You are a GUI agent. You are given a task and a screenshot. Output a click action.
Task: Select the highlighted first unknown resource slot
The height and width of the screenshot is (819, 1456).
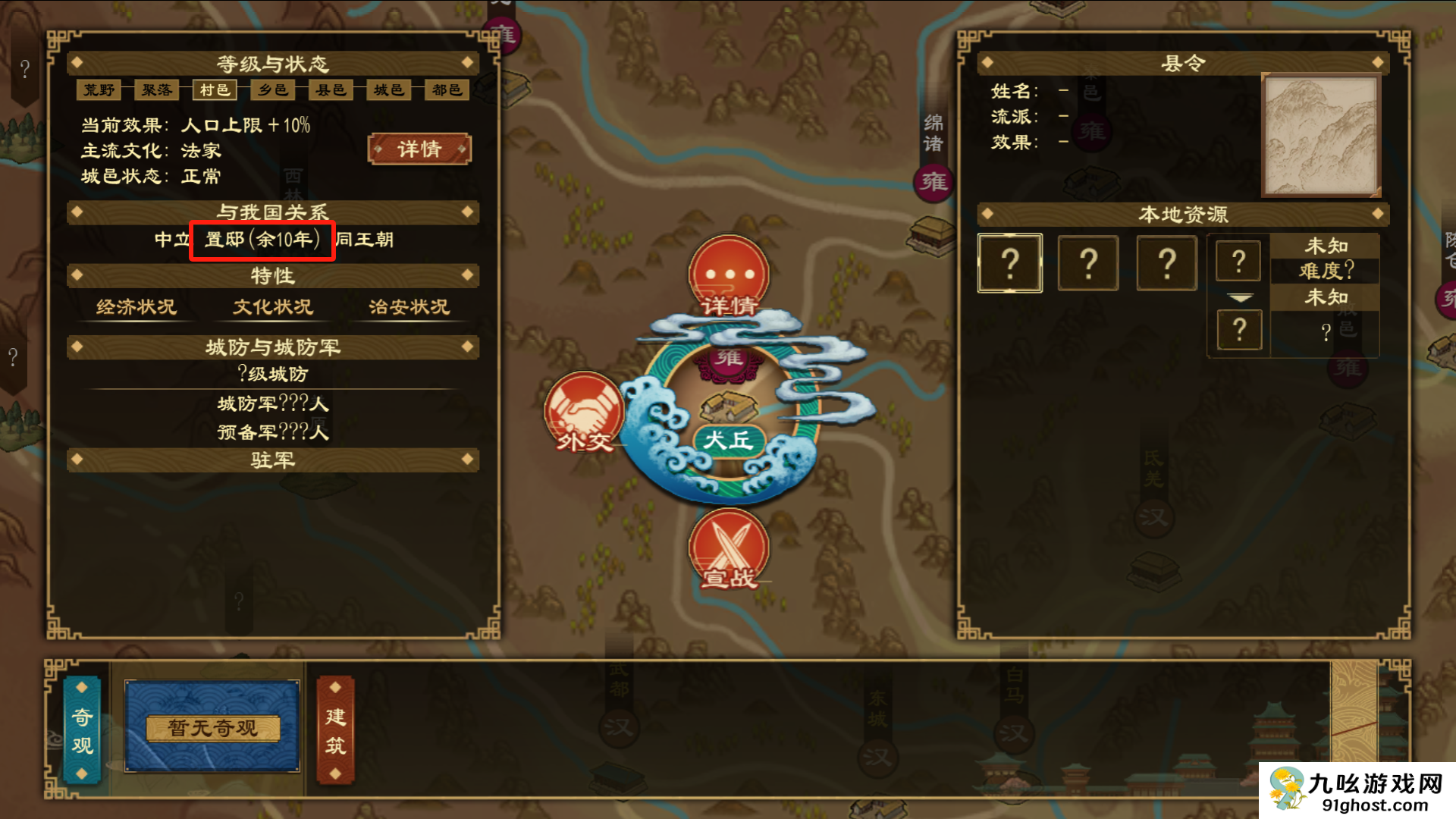pos(1010,263)
